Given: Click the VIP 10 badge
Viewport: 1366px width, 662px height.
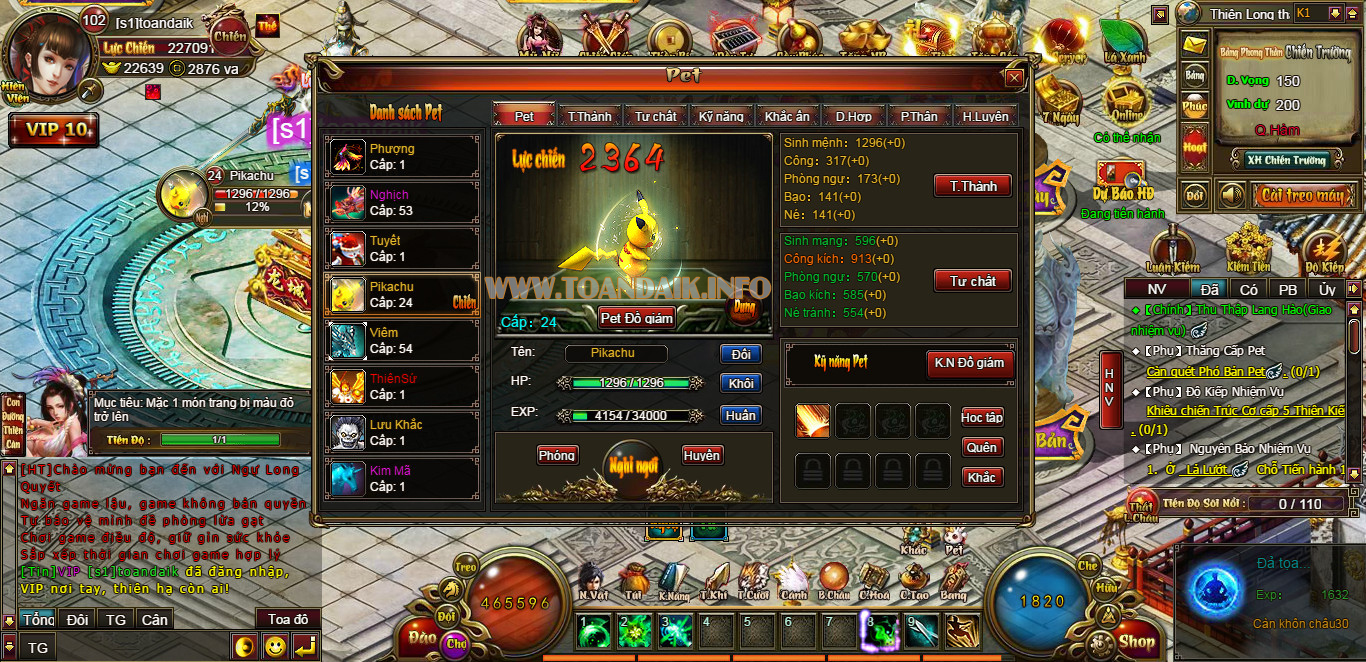Looking at the screenshot, I should point(55,130).
